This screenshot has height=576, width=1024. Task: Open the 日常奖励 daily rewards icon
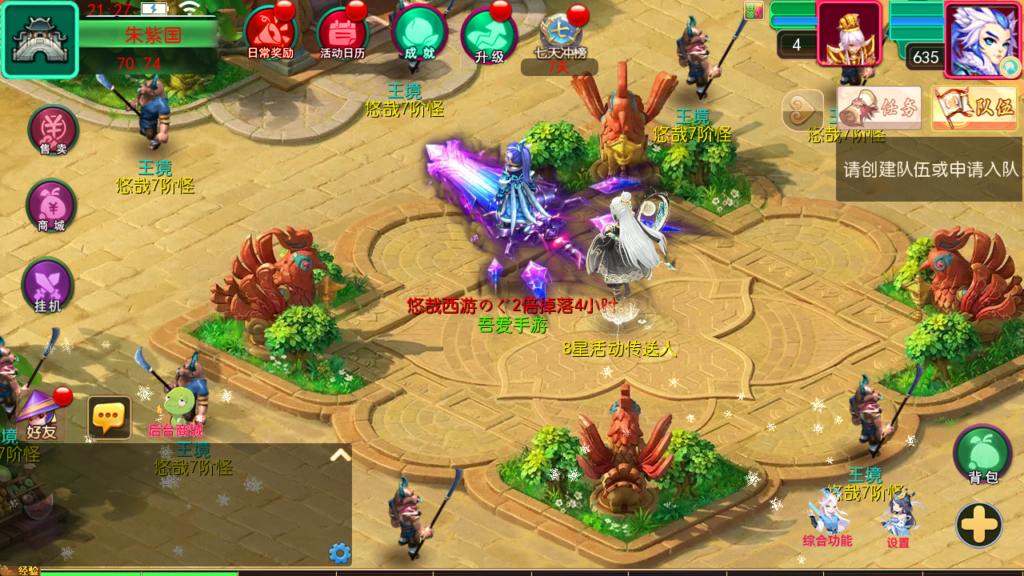(x=269, y=32)
